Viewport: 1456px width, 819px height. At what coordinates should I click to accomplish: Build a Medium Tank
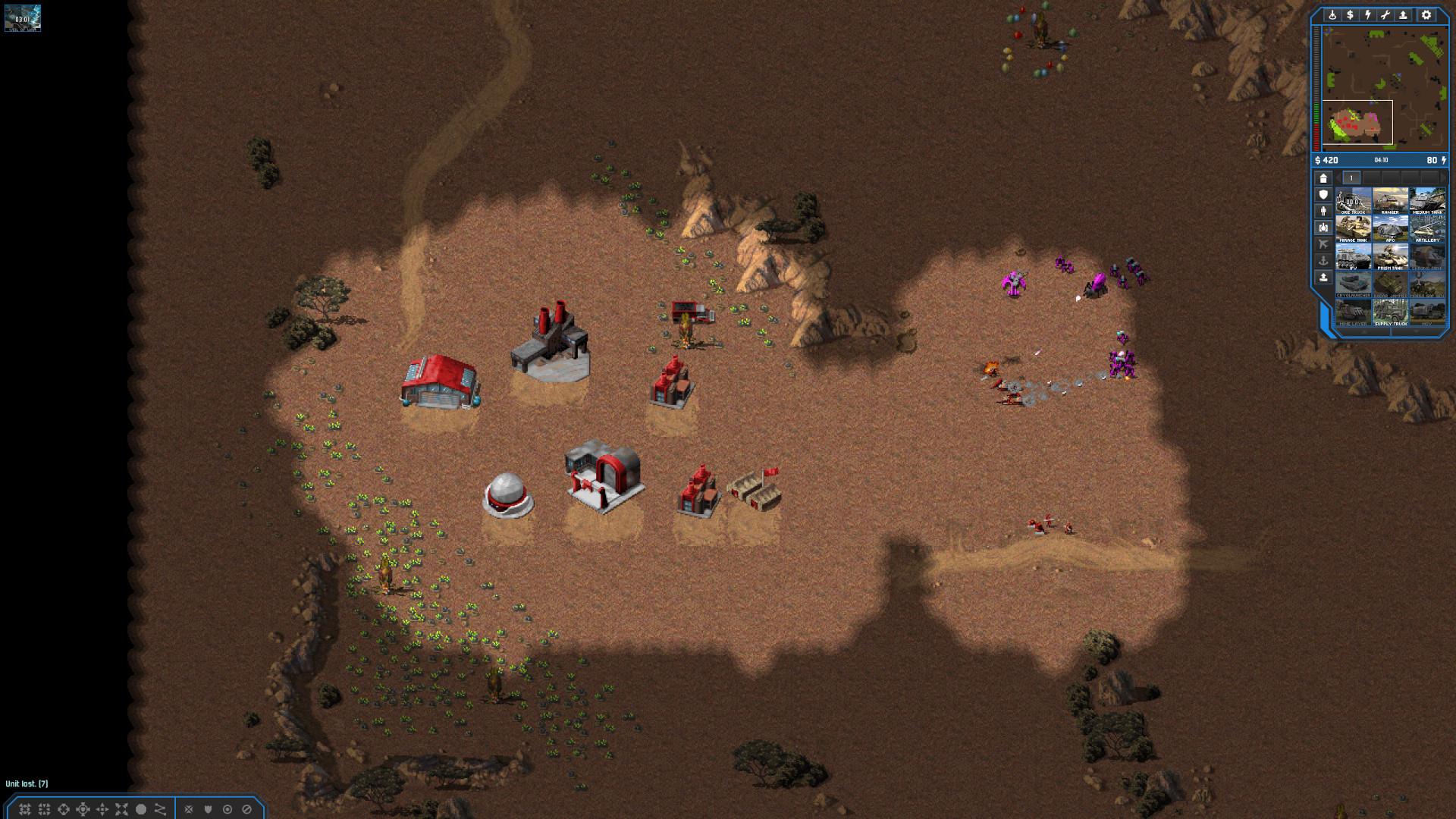pos(1426,201)
